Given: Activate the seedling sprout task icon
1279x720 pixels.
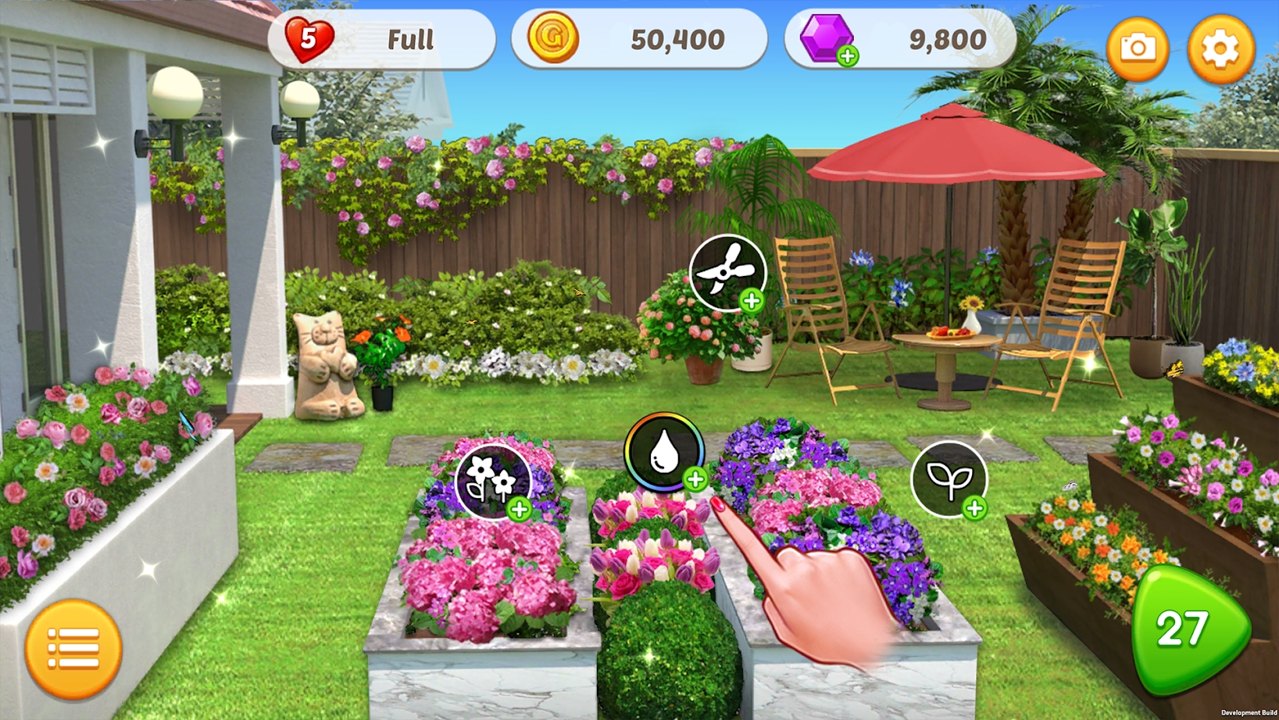Looking at the screenshot, I should (x=948, y=479).
